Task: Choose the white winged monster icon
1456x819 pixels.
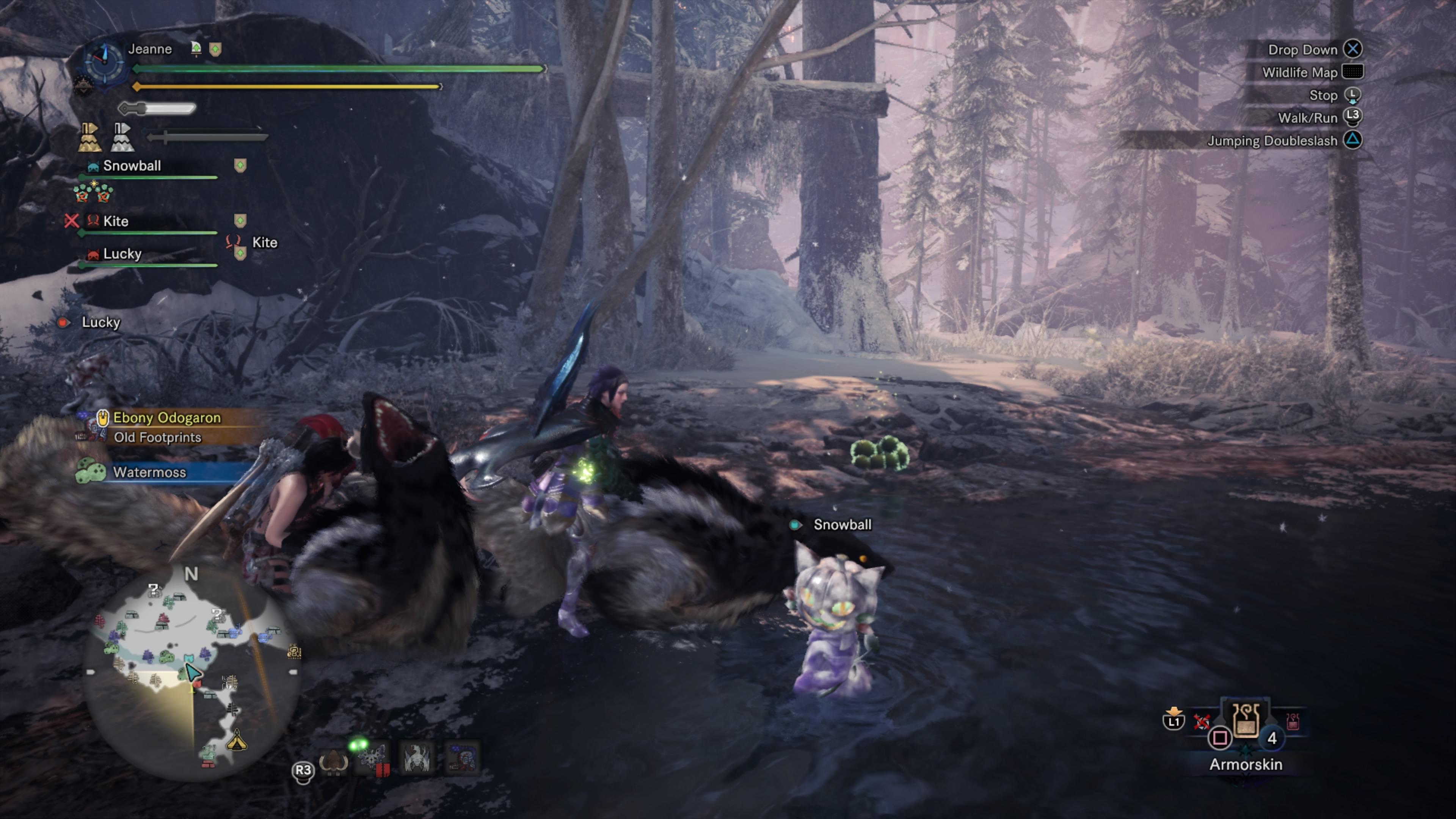Action: pyautogui.click(x=418, y=758)
